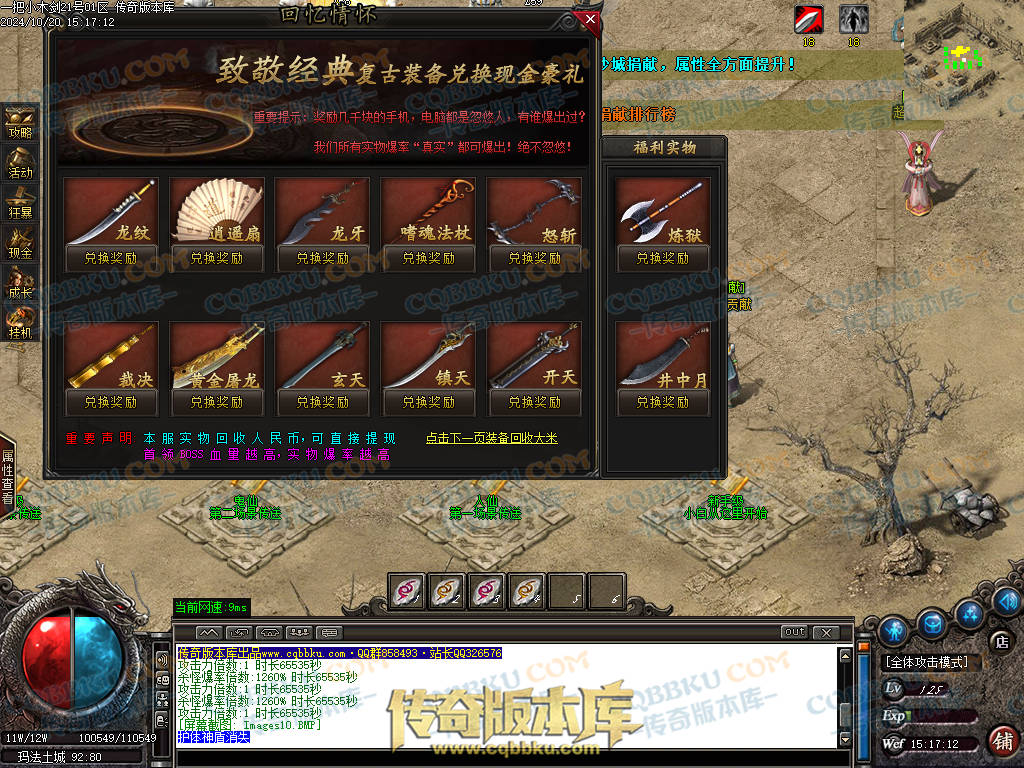
Task: Exchange the 嗜魂法杖 staff for a reward
Action: [x=429, y=258]
